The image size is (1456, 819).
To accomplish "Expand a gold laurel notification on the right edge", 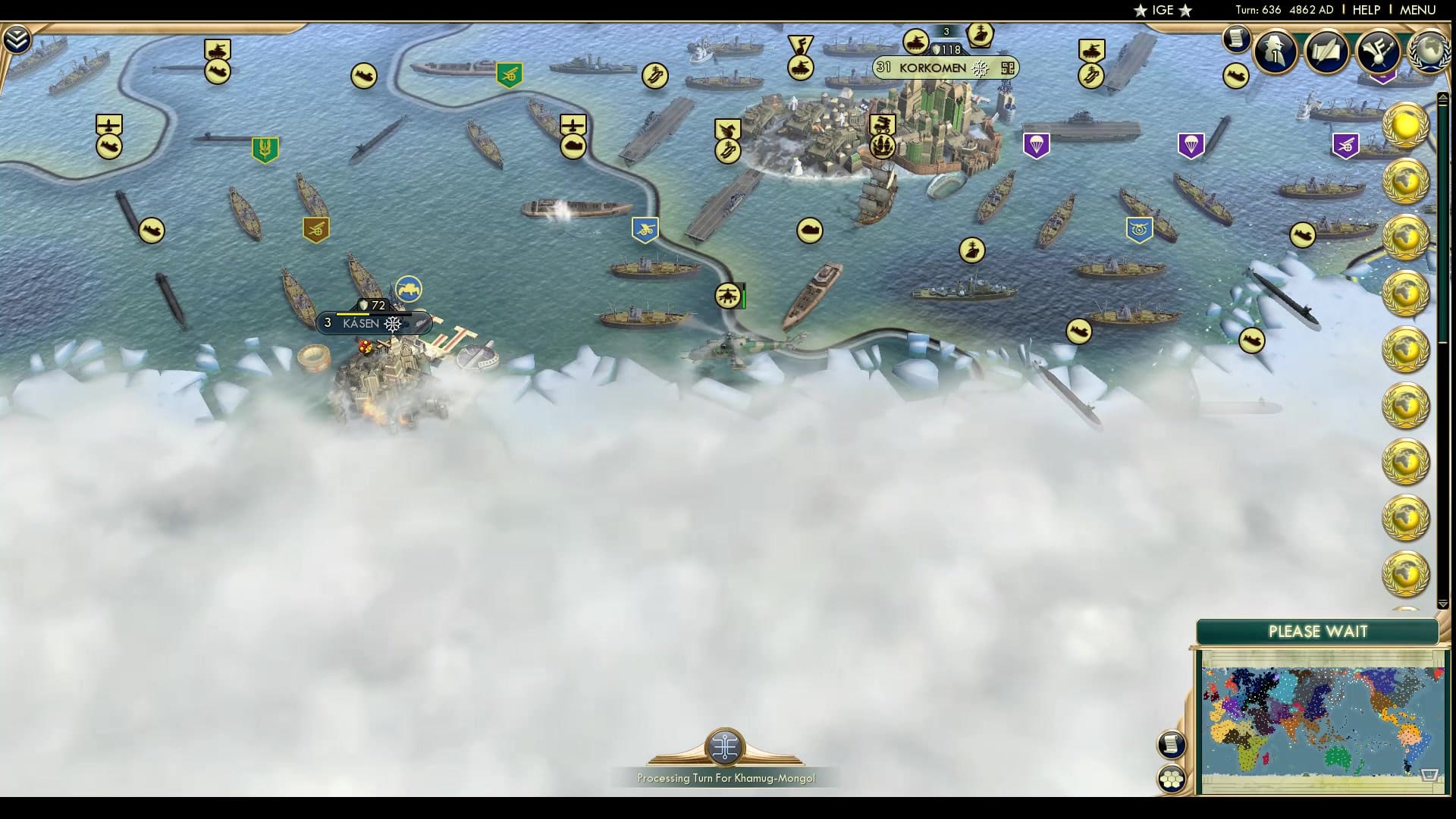I will [1407, 125].
